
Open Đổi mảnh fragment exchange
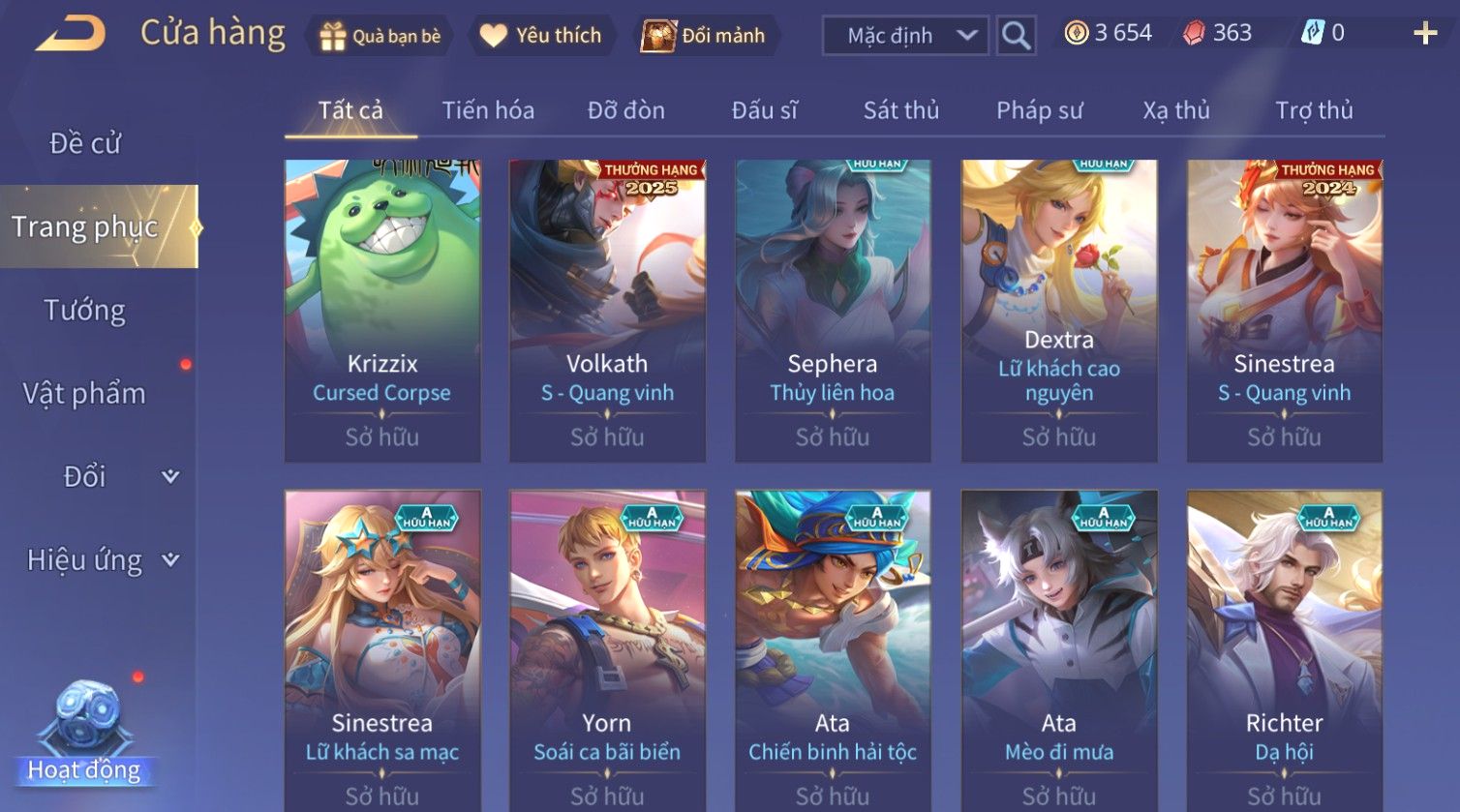pos(707,36)
